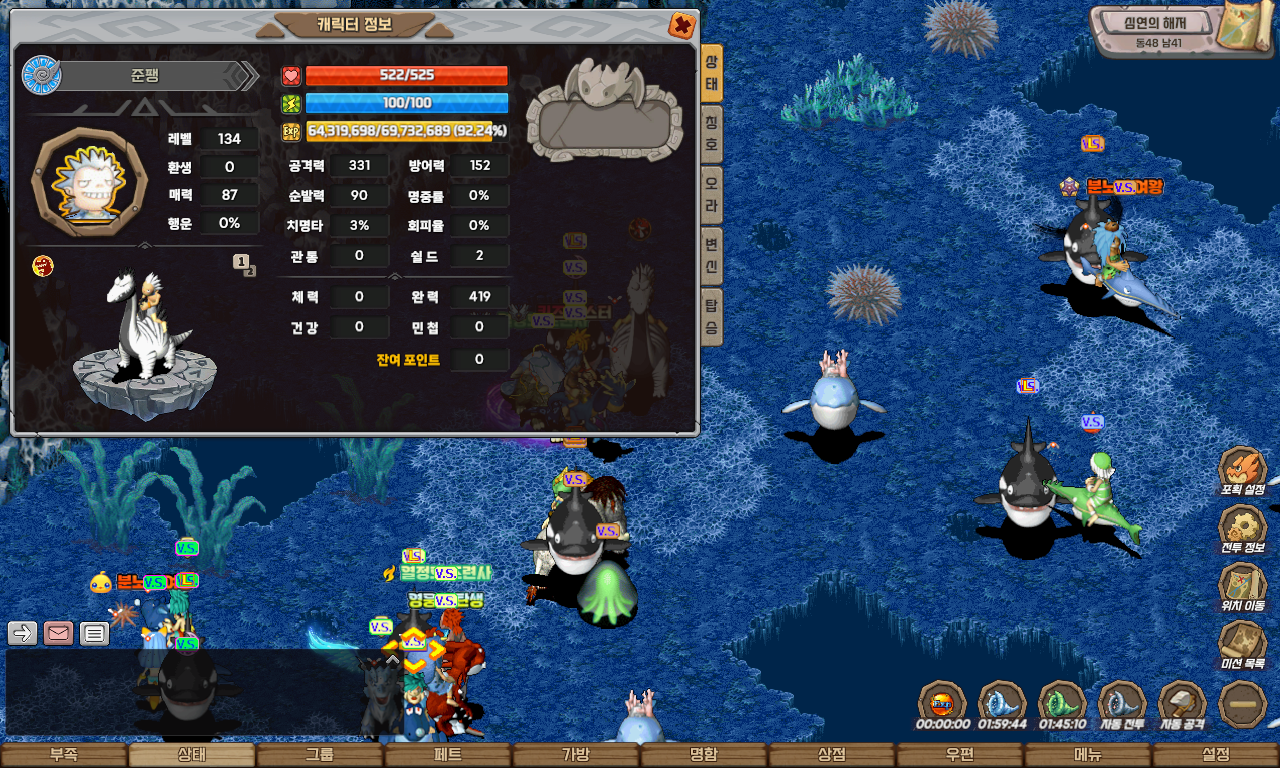Open the 부족 menu

(64, 755)
